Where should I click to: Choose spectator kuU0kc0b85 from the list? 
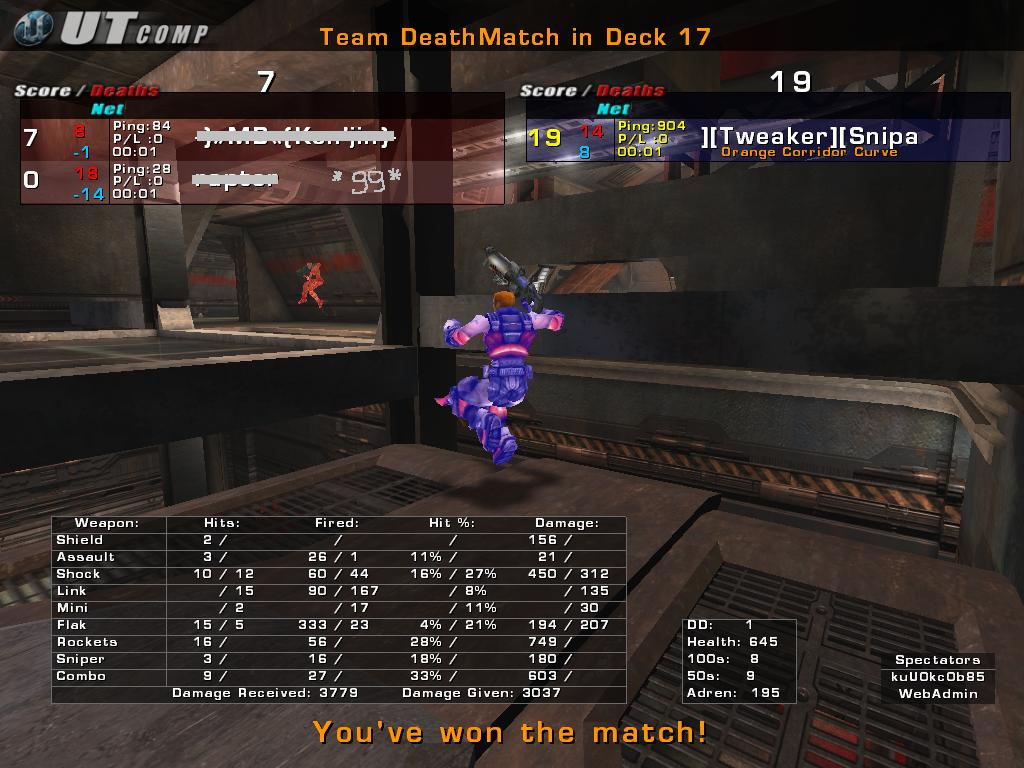(938, 676)
